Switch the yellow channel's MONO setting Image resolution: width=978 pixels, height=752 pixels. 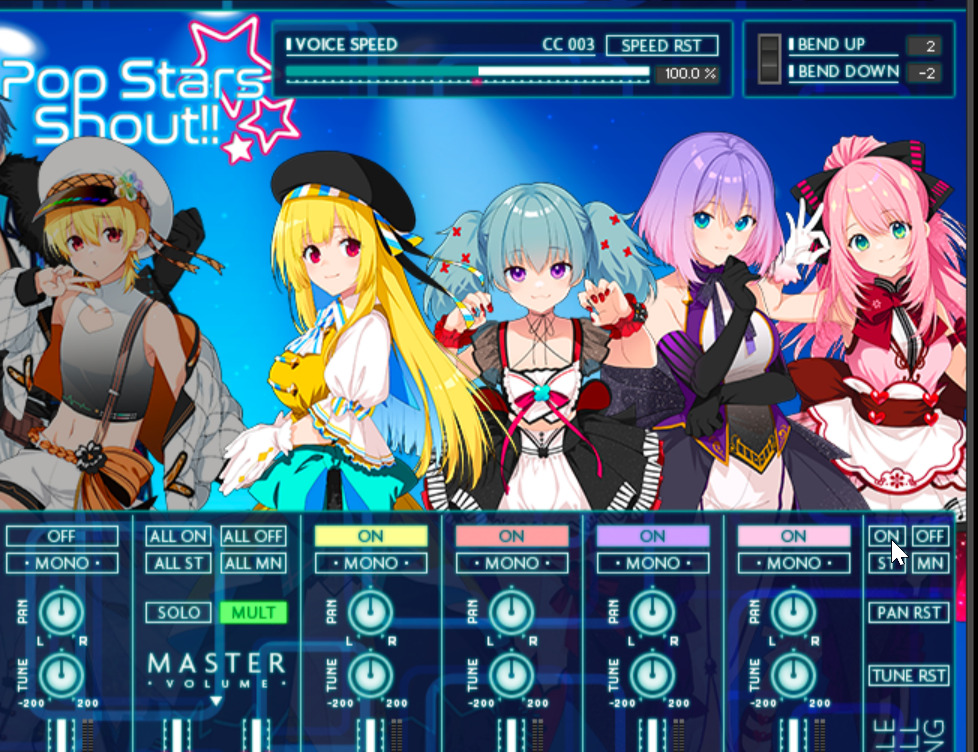point(370,563)
